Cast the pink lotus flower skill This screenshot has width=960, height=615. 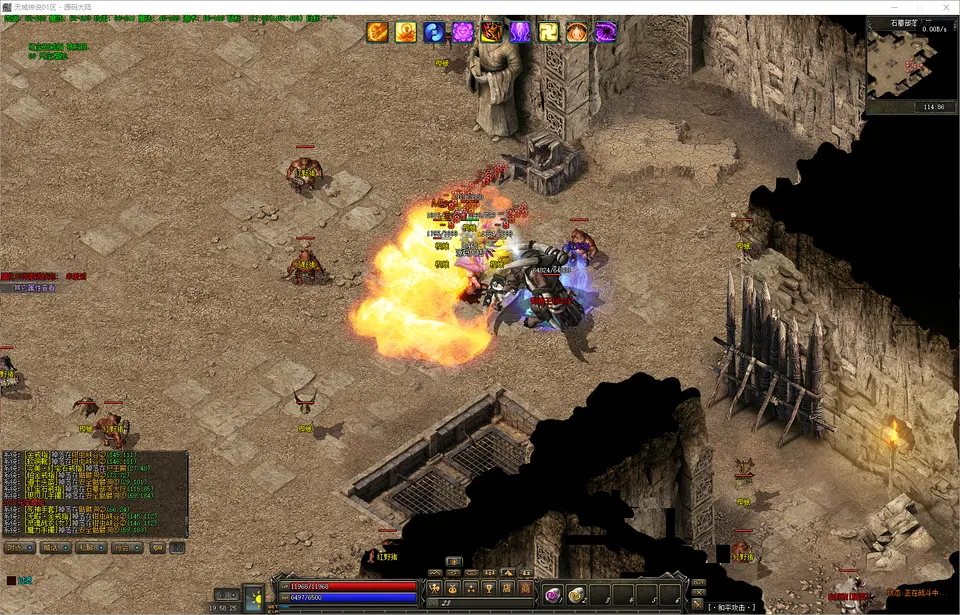point(463,33)
